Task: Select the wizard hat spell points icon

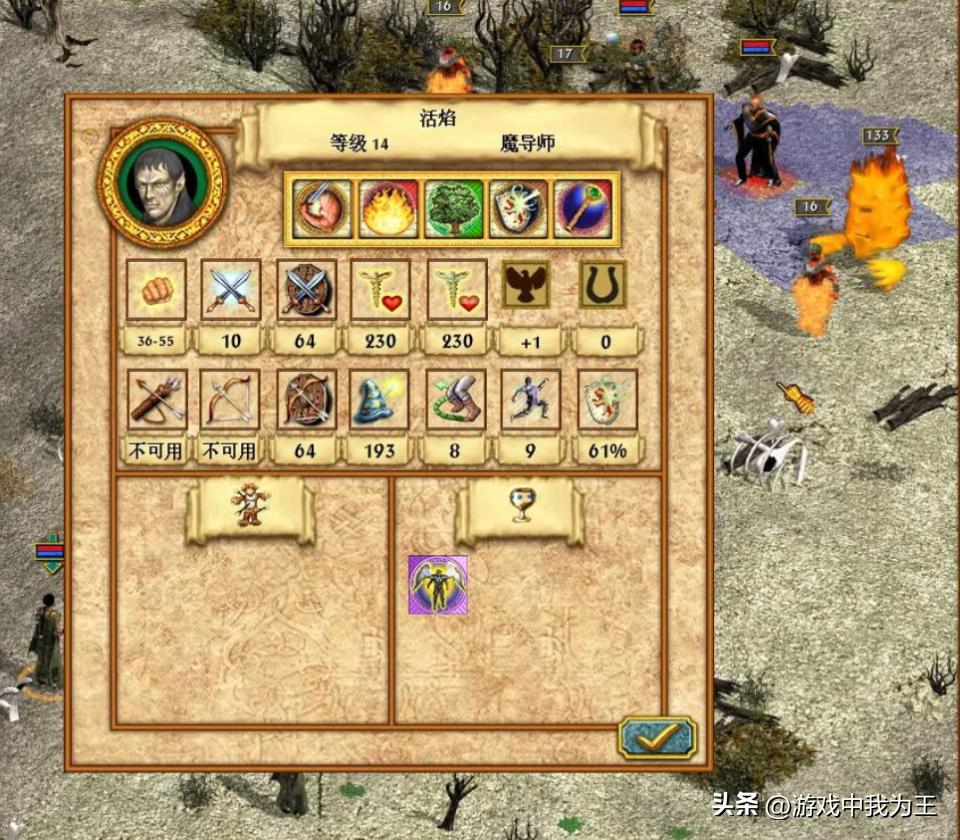Action: tap(381, 400)
